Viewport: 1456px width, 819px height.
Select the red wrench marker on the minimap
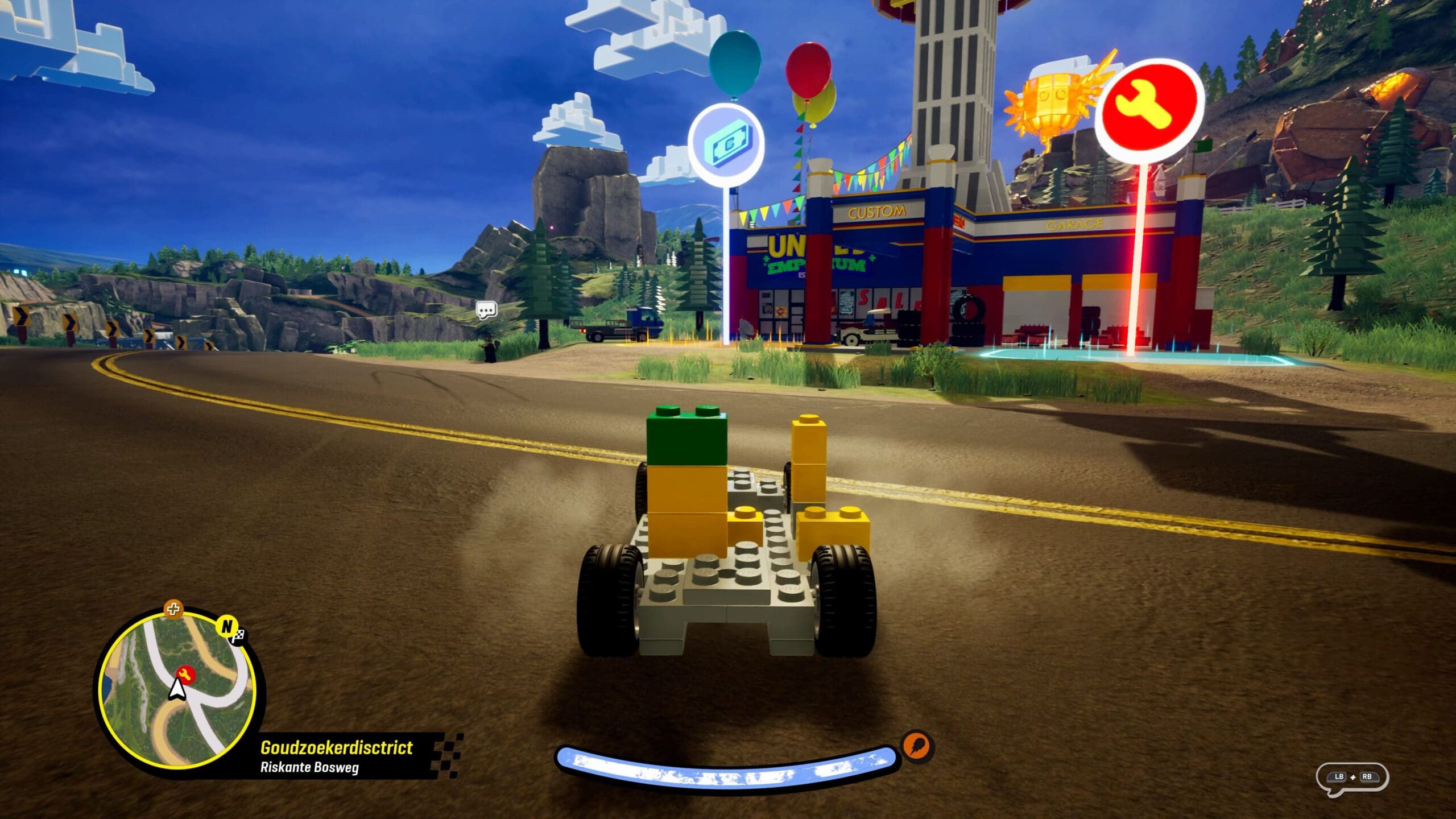click(185, 675)
